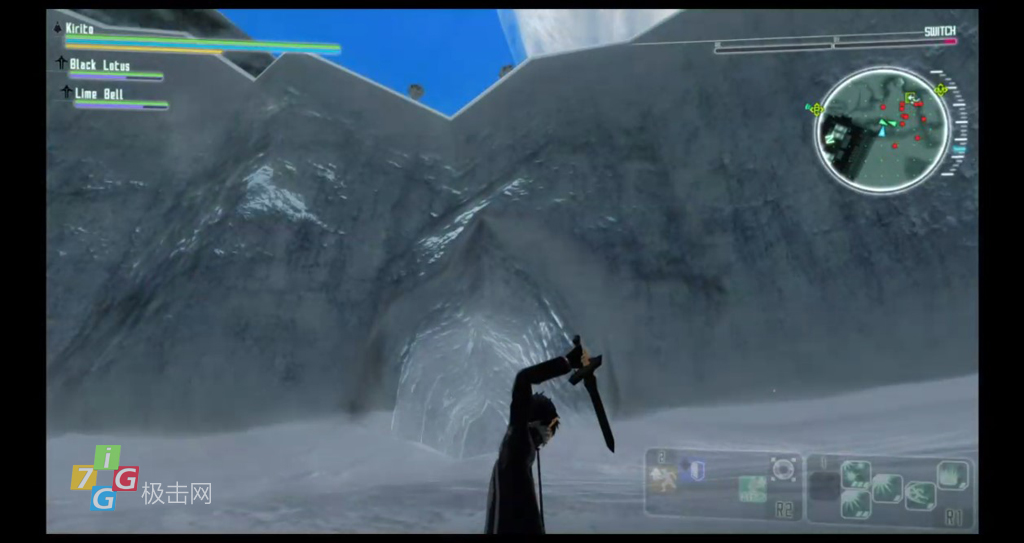Choose Lime Bell from the party list
This screenshot has width=1024, height=543.
pos(99,94)
